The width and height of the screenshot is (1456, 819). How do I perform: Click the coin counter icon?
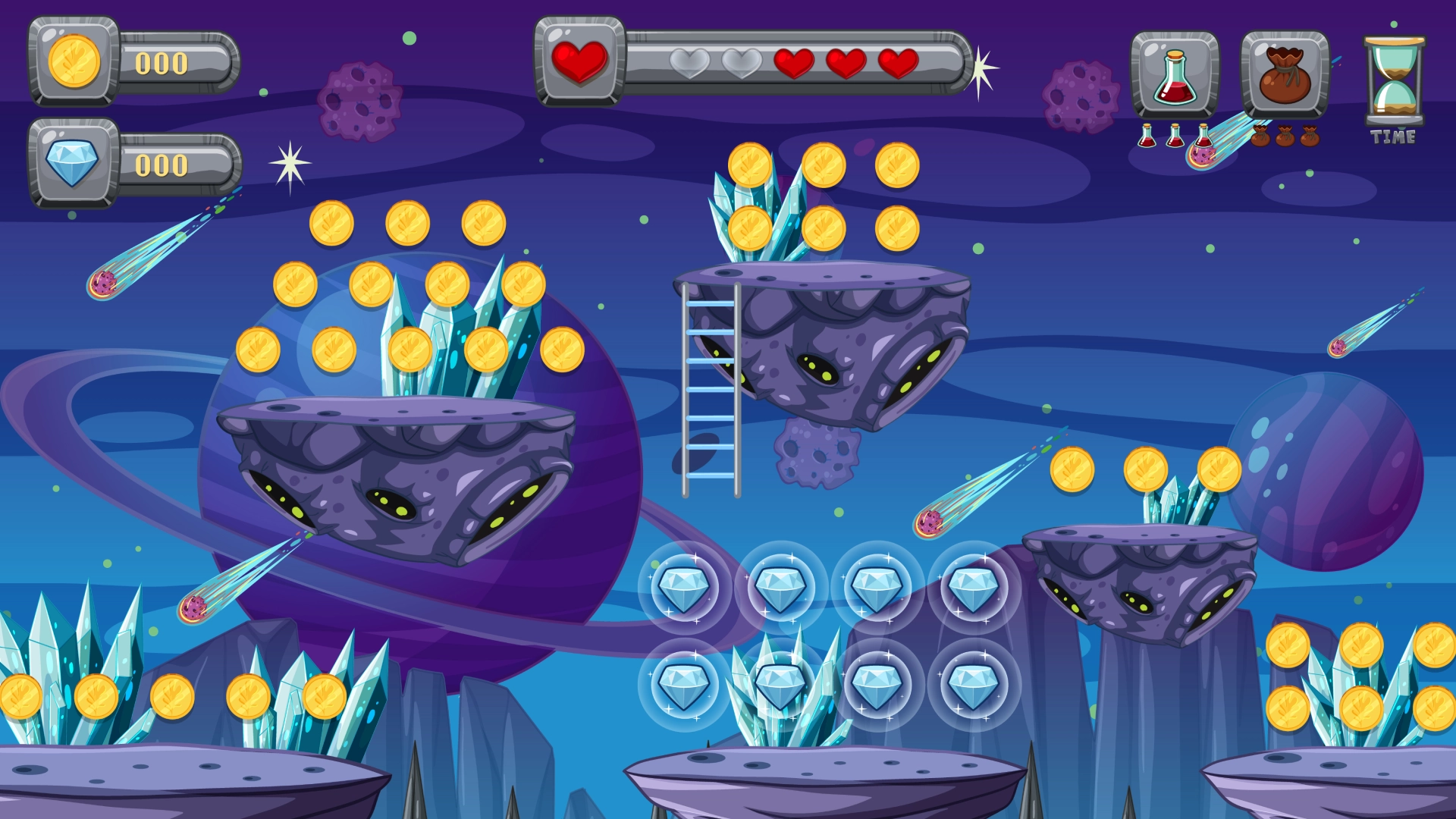(x=72, y=62)
